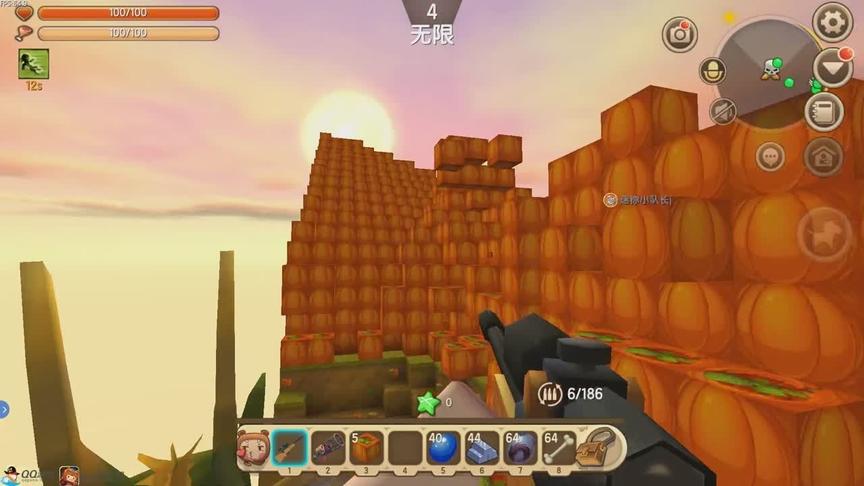The image size is (864, 486).
Task: Open the backpack inventory
Action: pyautogui.click(x=600, y=447)
